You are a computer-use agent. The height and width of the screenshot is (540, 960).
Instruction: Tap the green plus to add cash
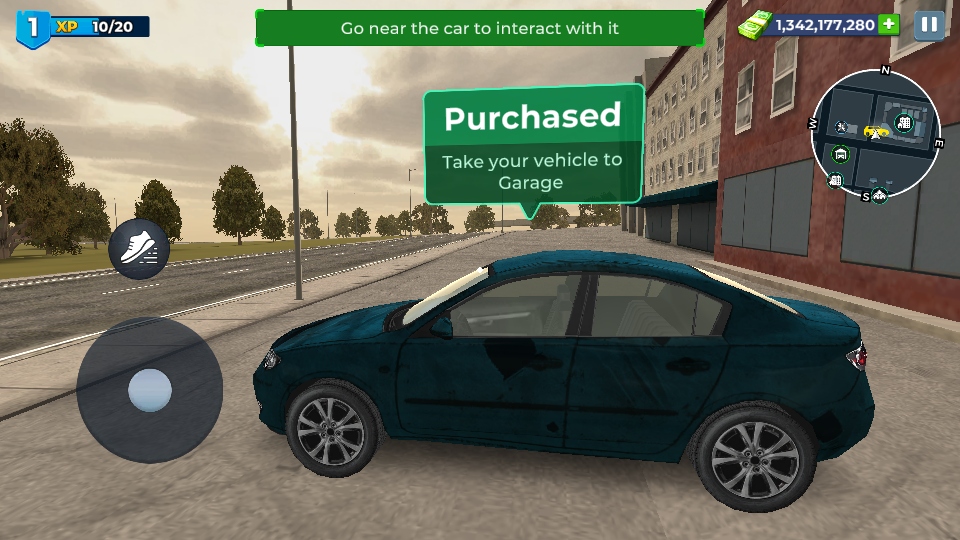point(889,25)
